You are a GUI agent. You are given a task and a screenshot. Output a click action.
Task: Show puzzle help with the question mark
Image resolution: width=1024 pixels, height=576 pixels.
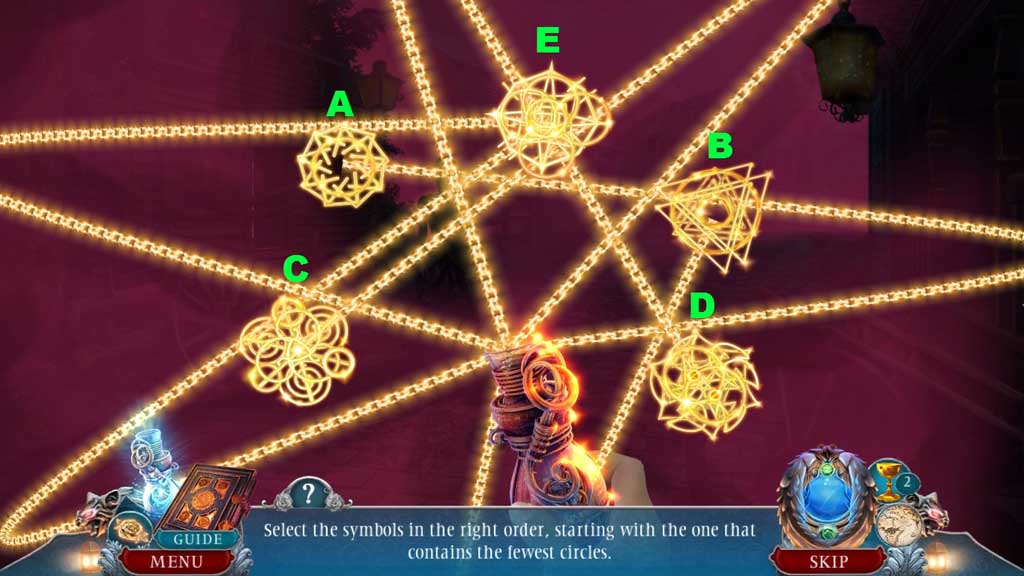(308, 493)
